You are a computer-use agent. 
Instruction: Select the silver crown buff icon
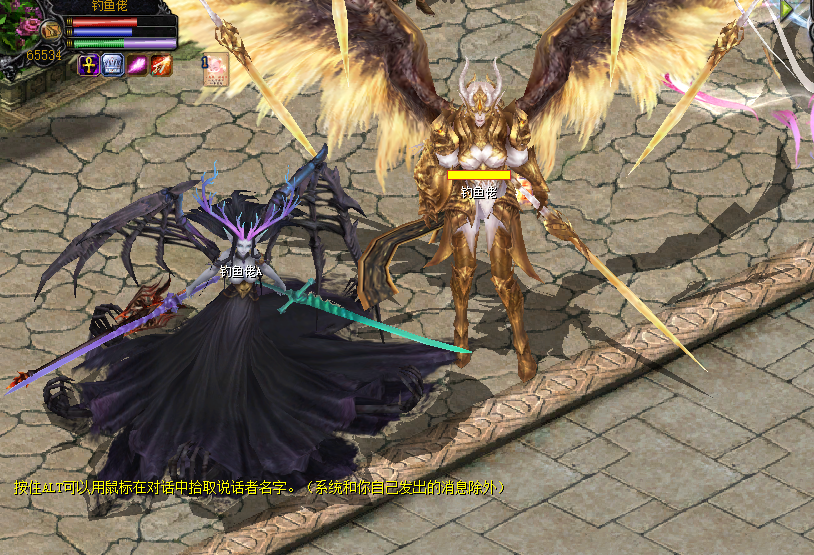point(113,65)
